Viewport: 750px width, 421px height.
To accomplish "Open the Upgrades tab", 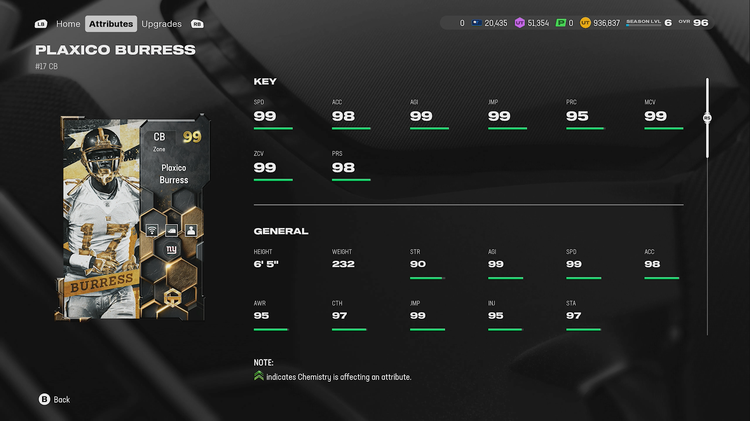I will [x=161, y=23].
